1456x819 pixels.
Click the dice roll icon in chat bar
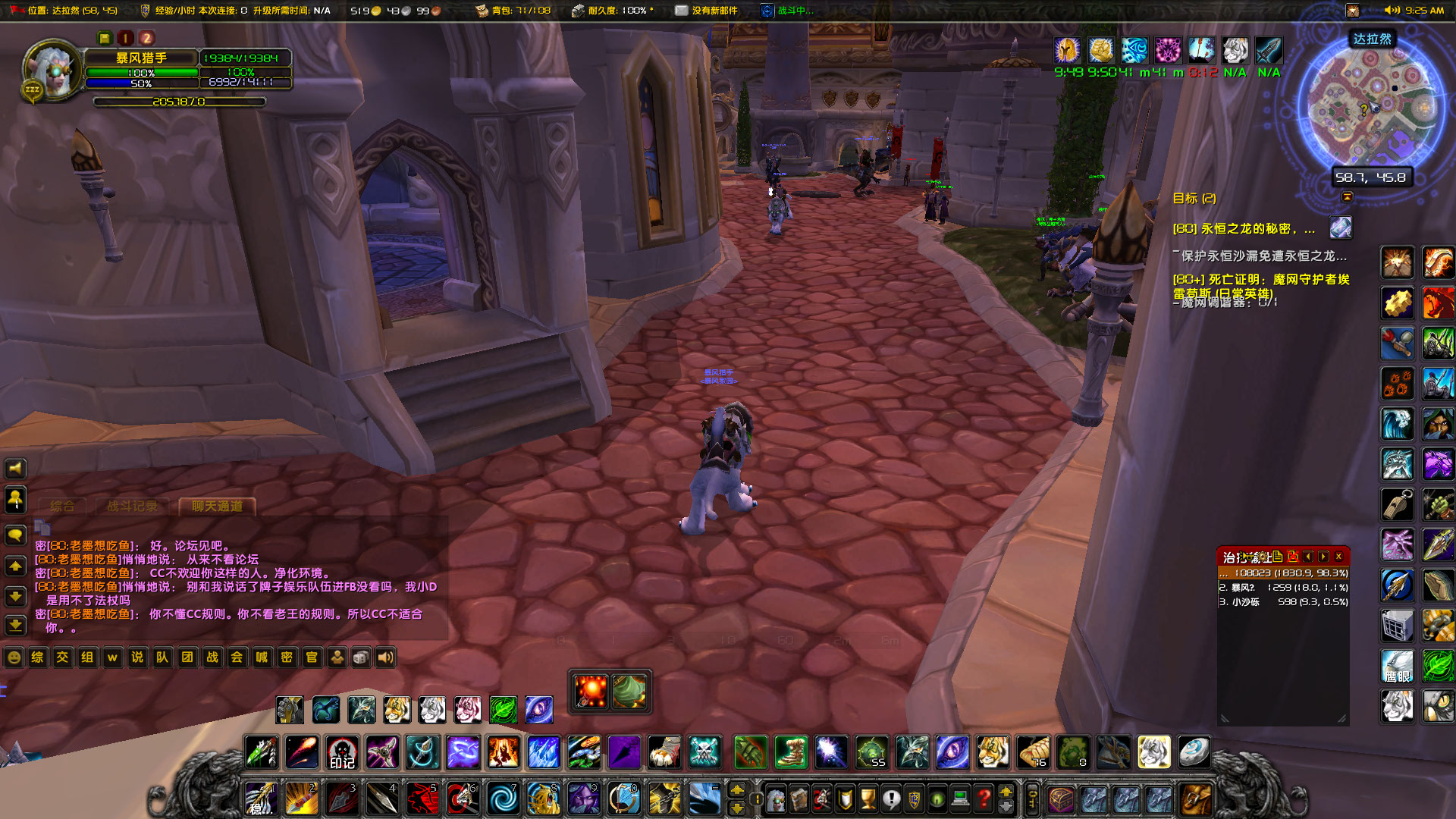(x=362, y=657)
